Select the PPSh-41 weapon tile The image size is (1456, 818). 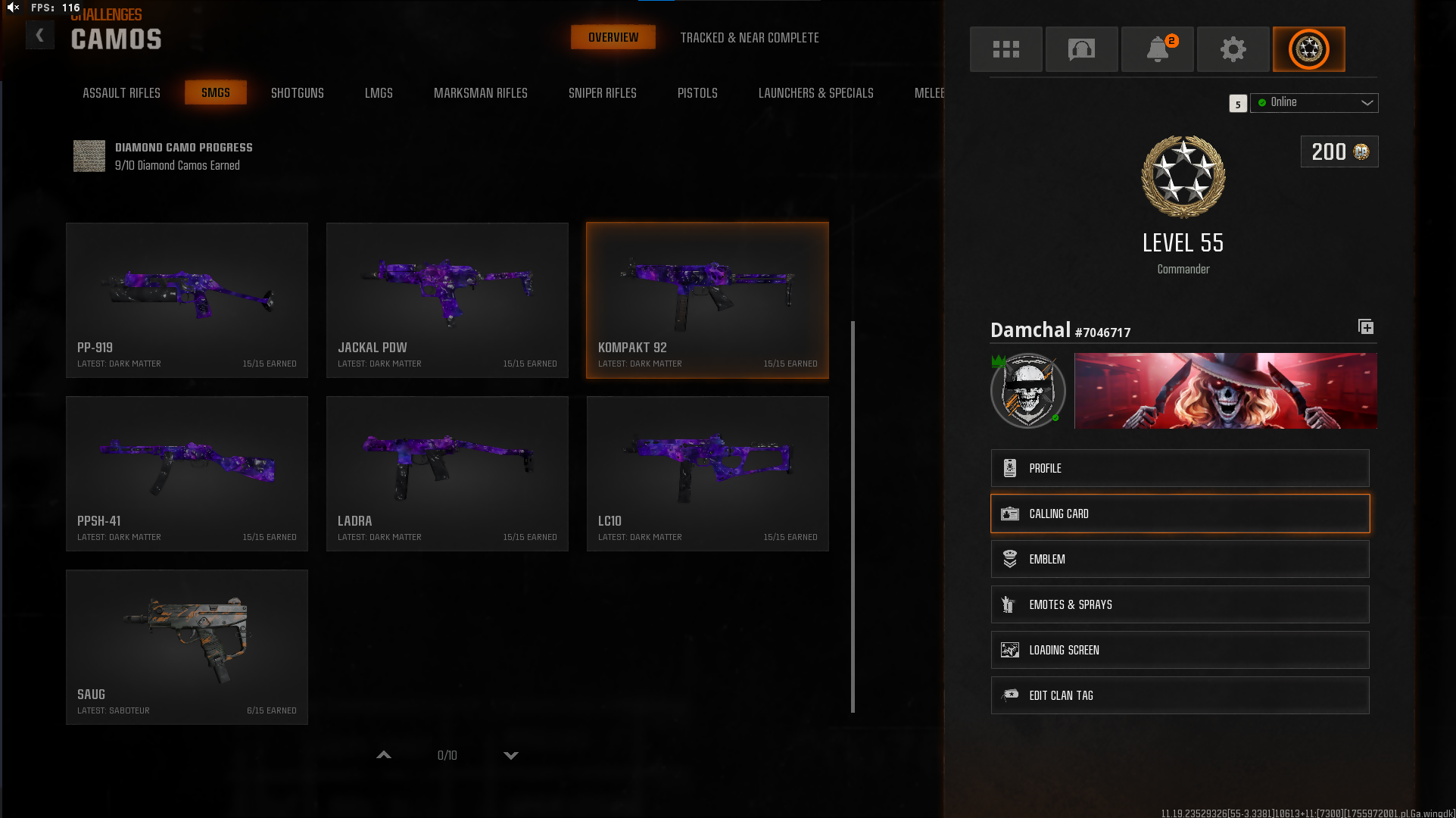tap(187, 473)
